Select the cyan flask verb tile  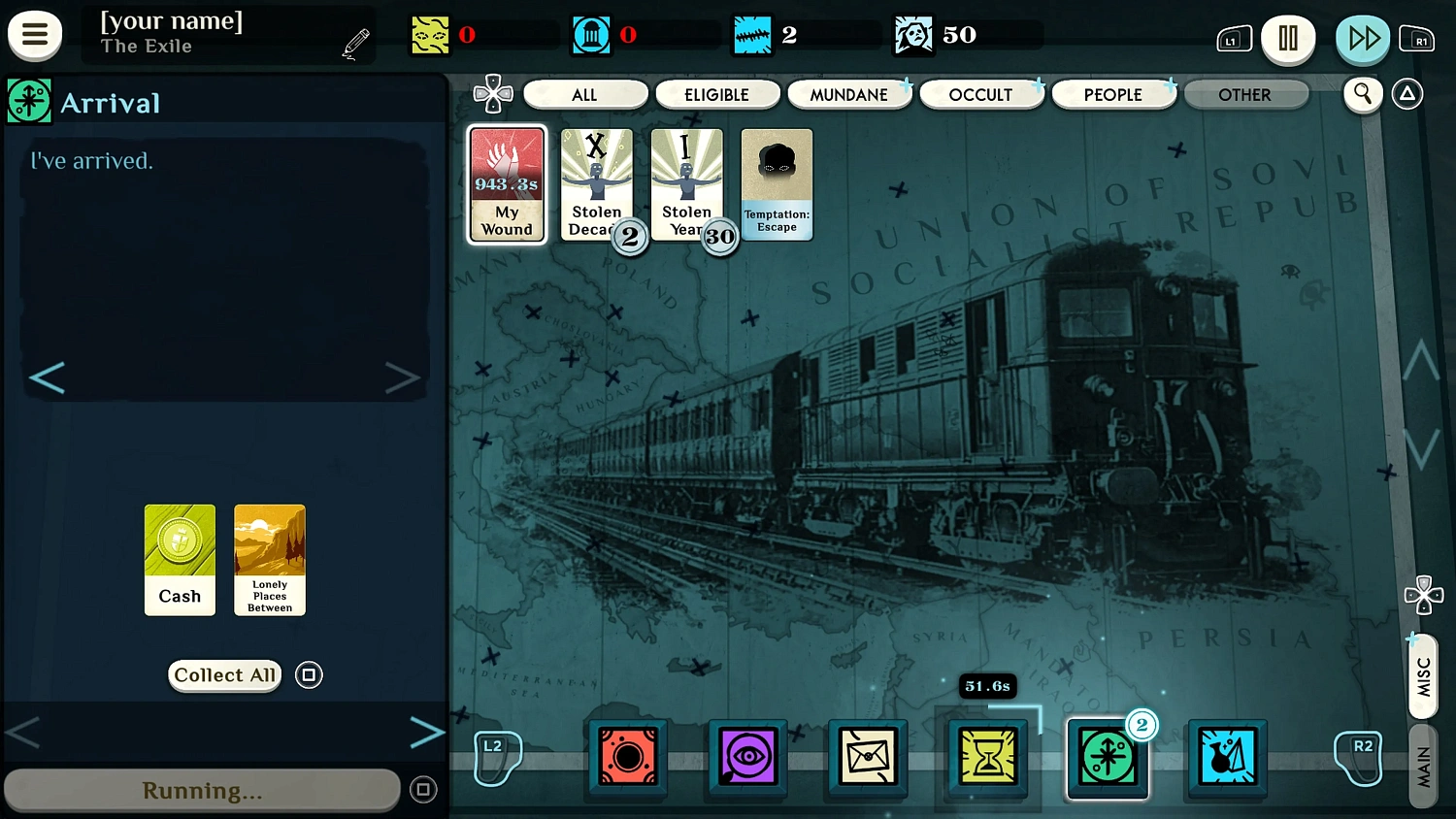(x=1227, y=758)
